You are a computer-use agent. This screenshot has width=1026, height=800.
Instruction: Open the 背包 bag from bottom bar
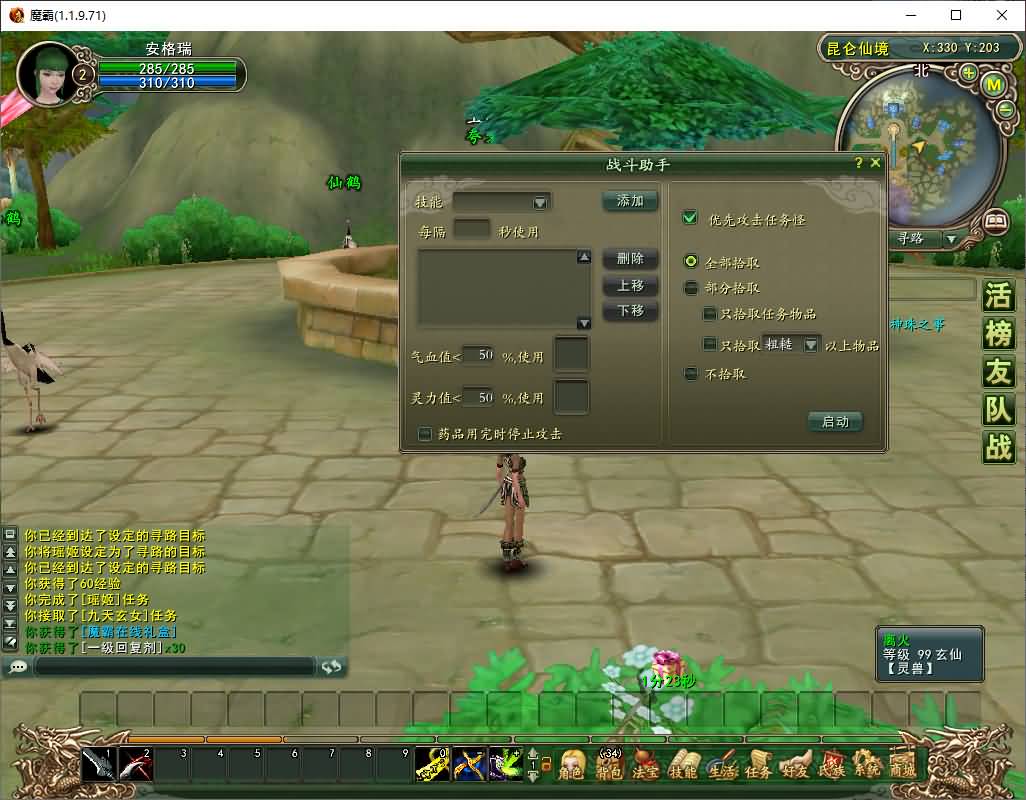click(608, 765)
